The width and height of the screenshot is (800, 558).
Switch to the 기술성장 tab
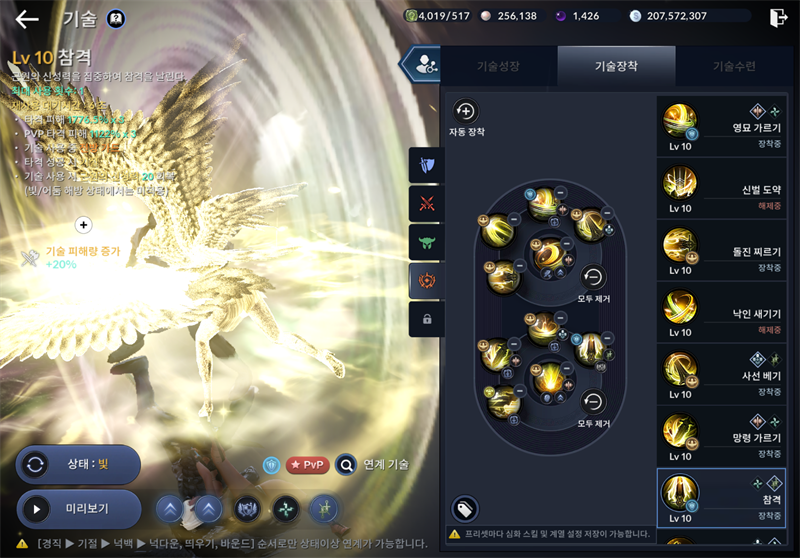(498, 66)
